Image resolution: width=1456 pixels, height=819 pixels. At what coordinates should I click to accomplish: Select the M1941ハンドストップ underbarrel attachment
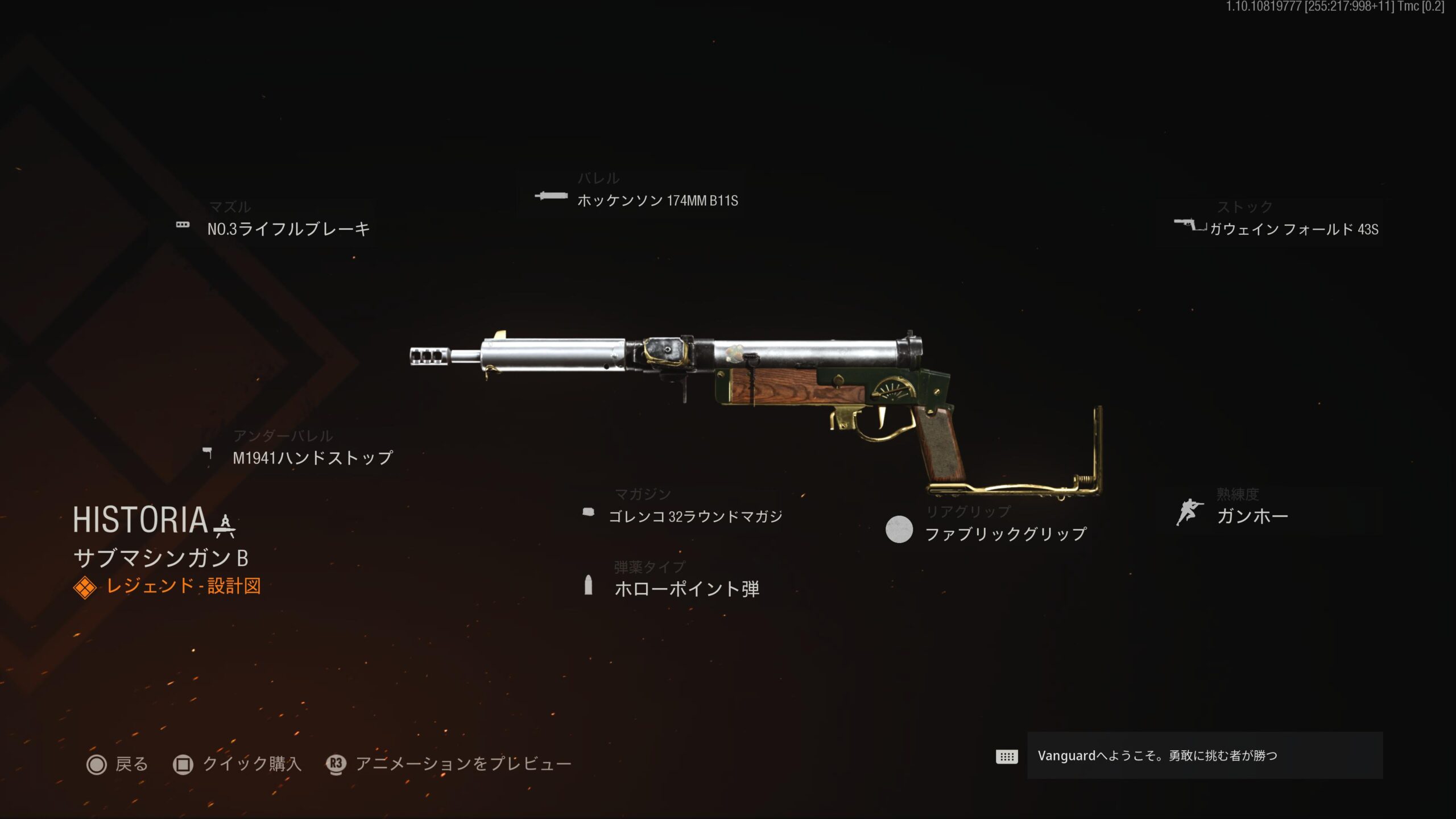point(312,458)
